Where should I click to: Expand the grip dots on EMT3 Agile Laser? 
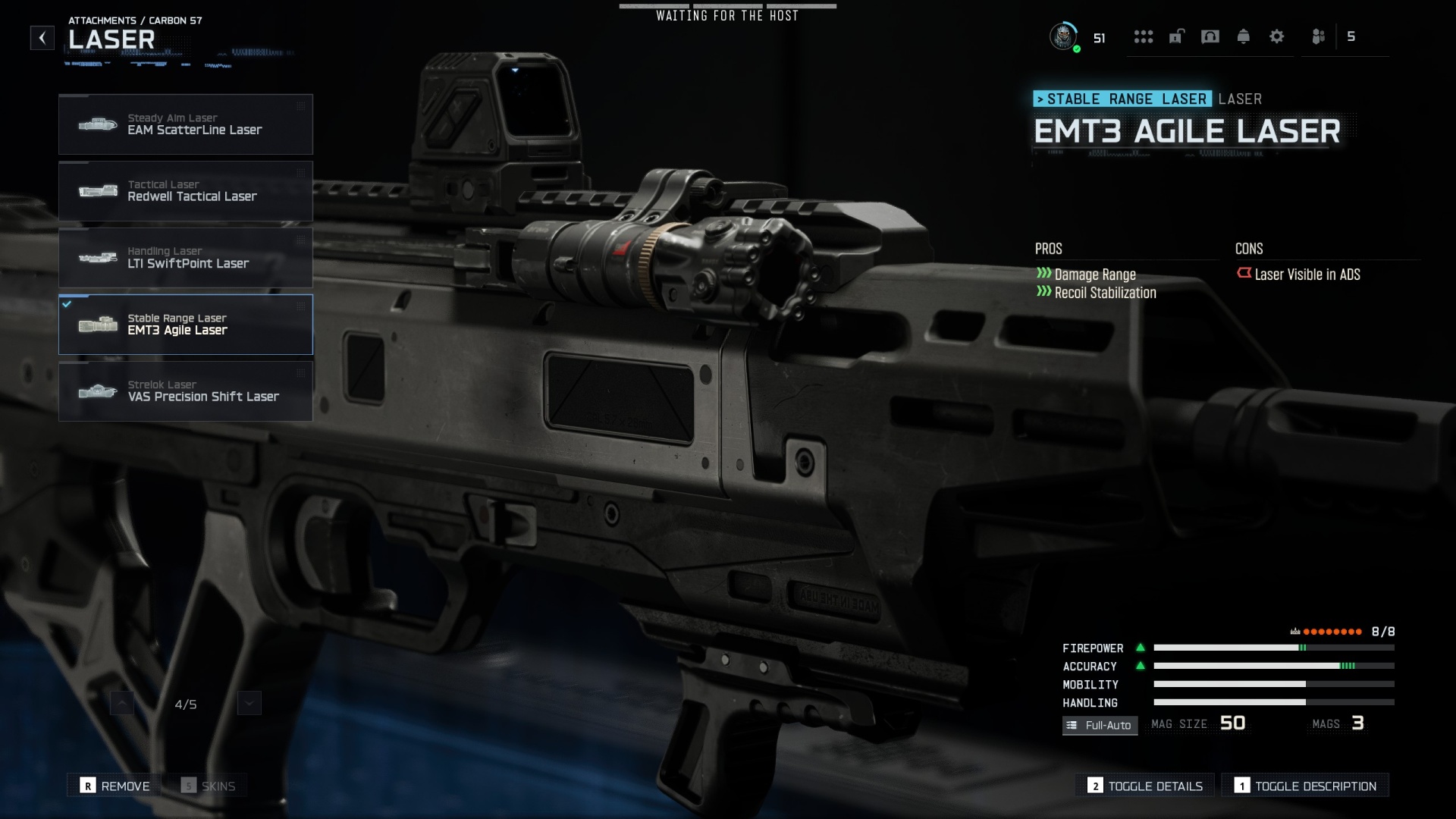point(300,308)
